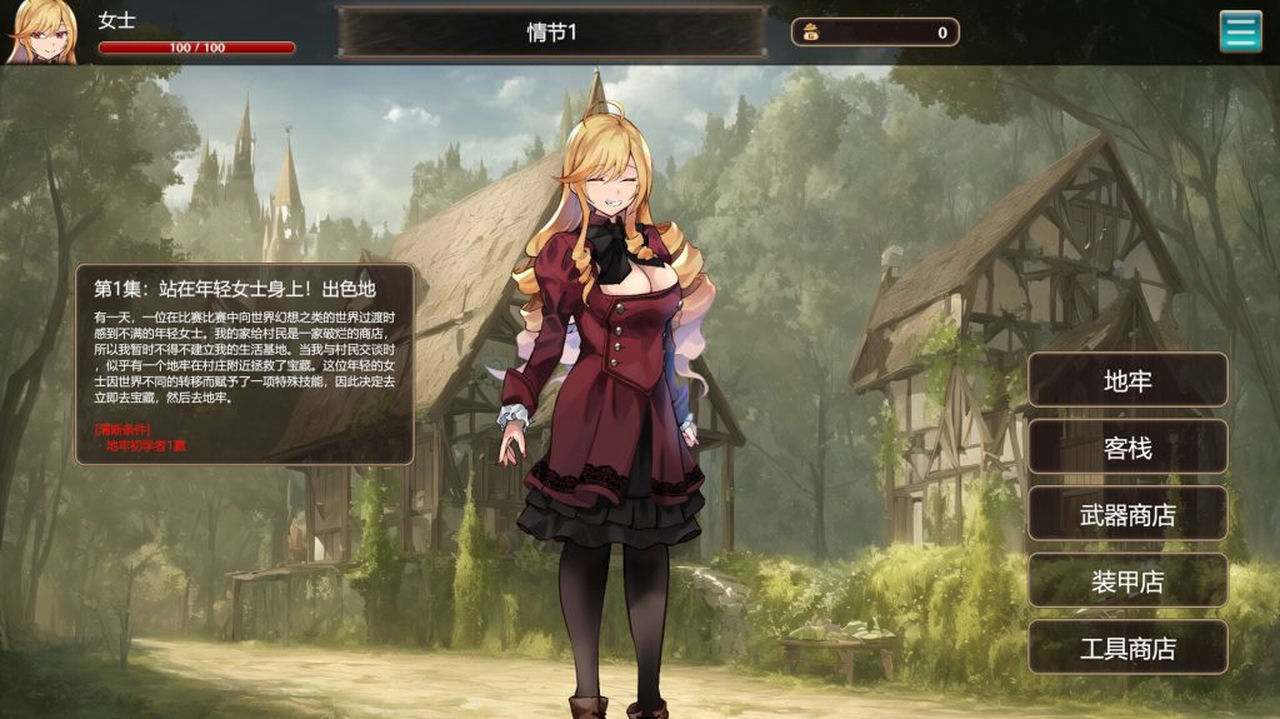Open the teal hamburger menu
The image size is (1280, 719).
tap(1240, 32)
